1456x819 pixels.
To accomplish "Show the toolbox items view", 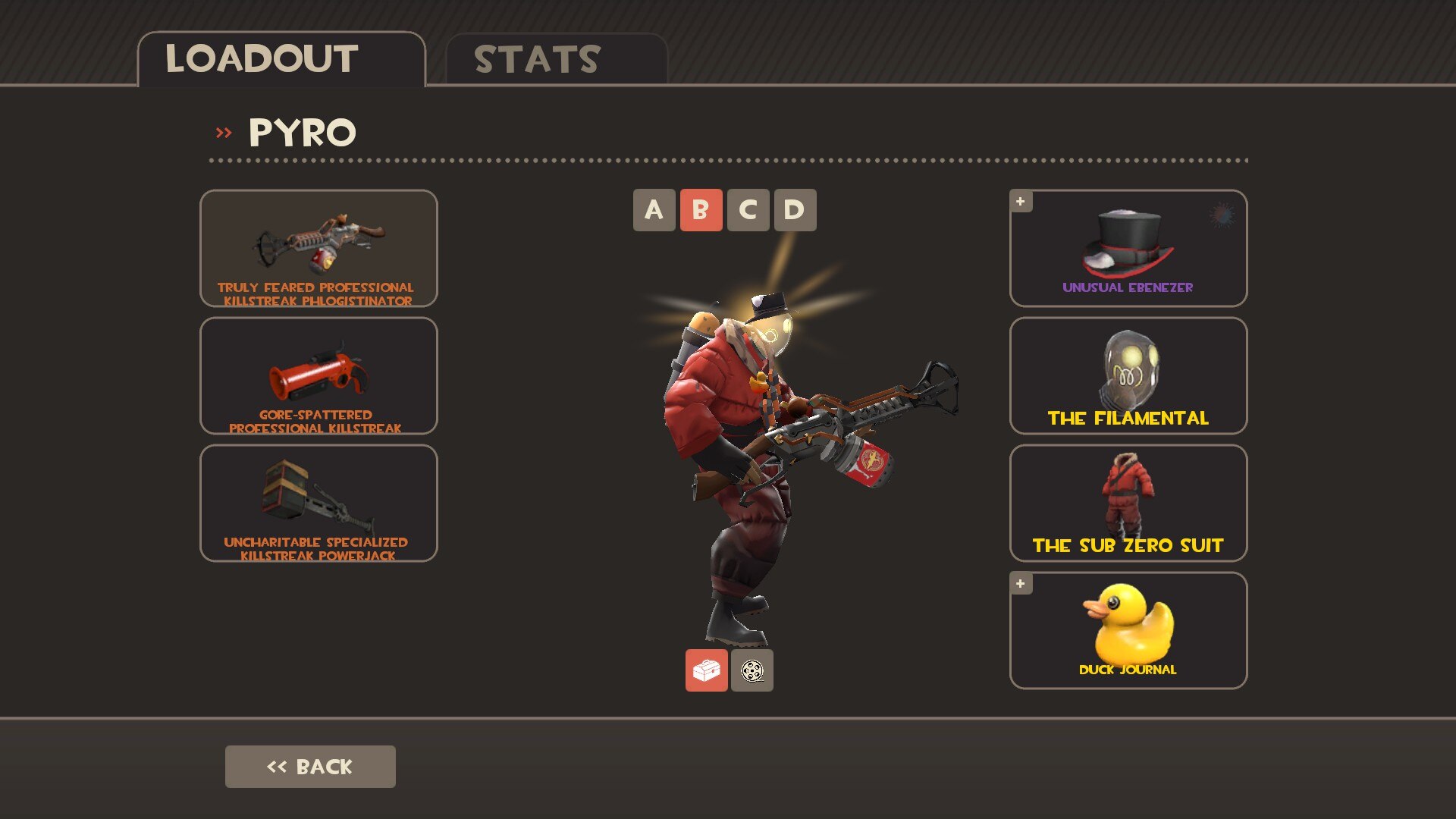I will [706, 670].
